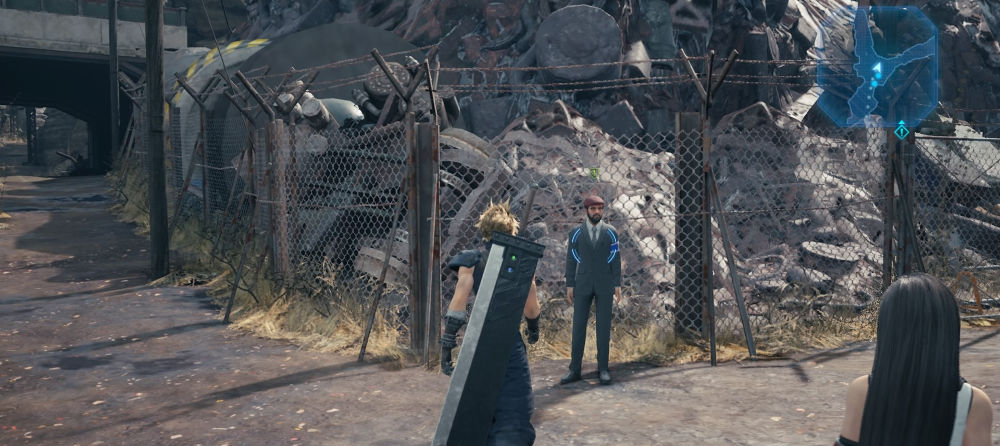1000x446 pixels.
Task: Open the blue minimap
Action: [877, 66]
